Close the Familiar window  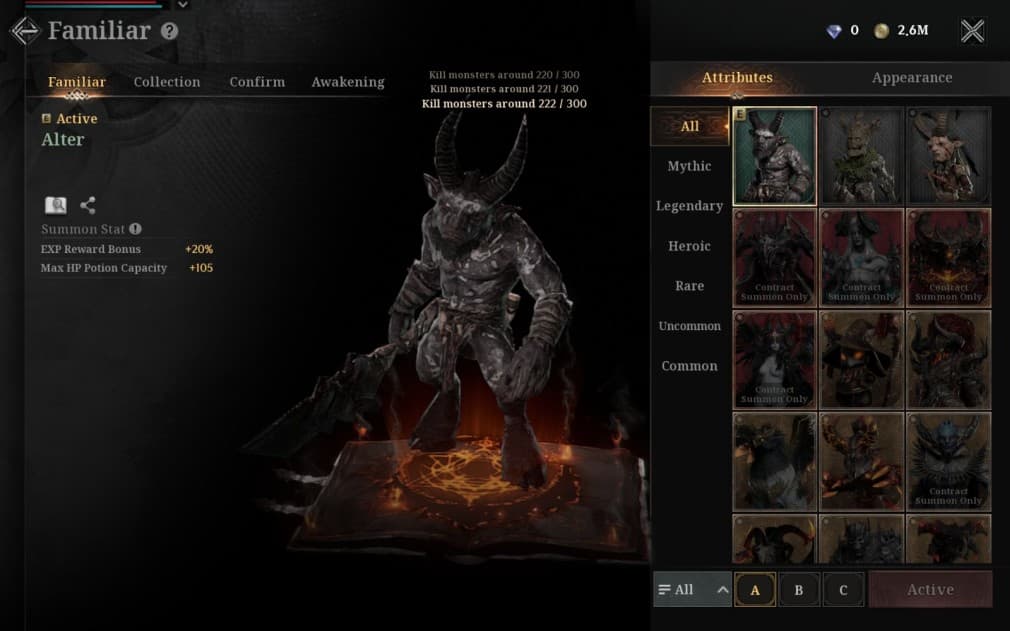(x=972, y=31)
